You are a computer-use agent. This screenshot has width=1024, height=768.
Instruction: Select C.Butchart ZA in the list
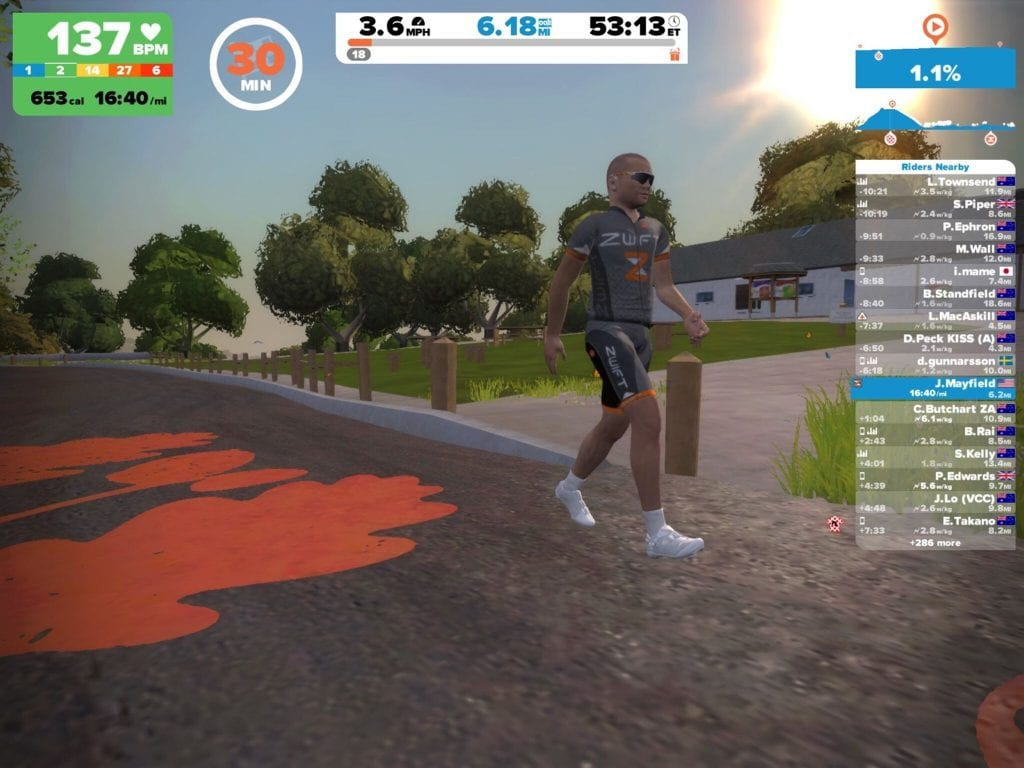(x=935, y=413)
